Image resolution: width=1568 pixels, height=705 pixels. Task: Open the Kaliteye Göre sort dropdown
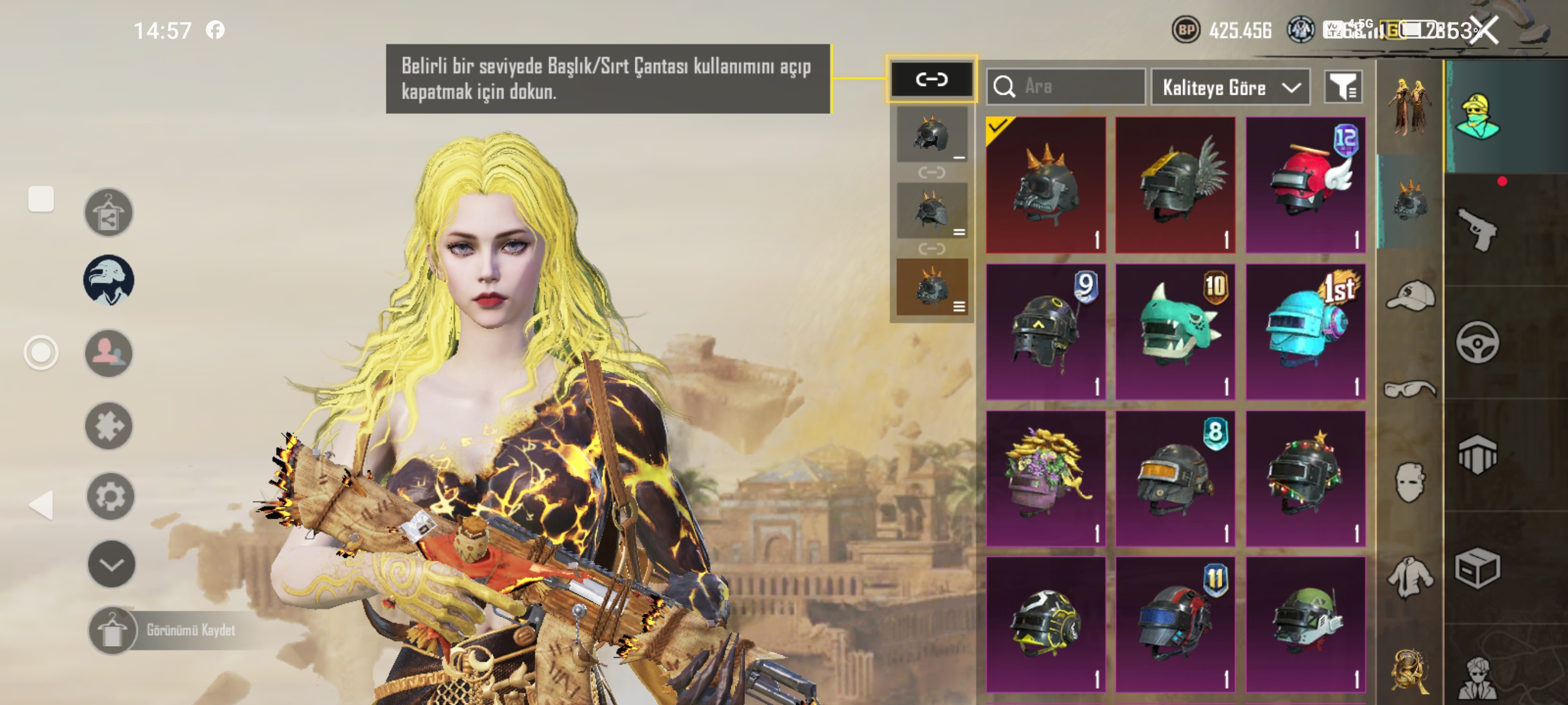point(1230,88)
